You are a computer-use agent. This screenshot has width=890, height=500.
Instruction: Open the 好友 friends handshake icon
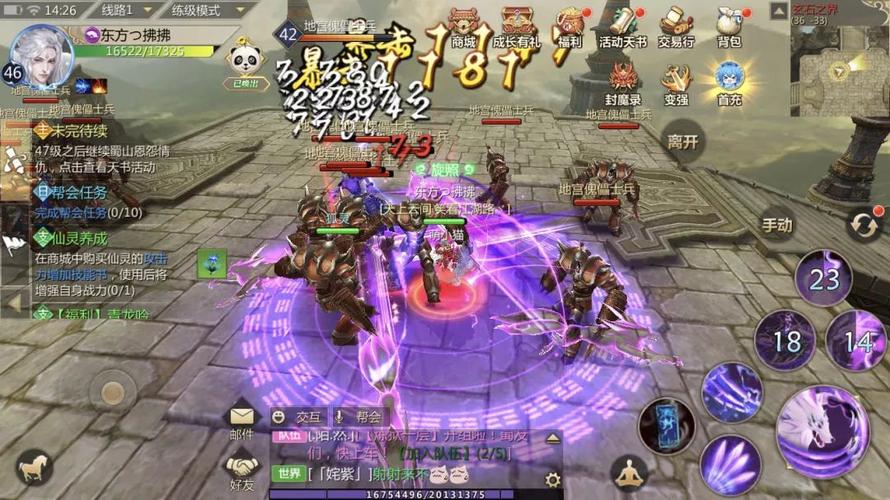242,468
